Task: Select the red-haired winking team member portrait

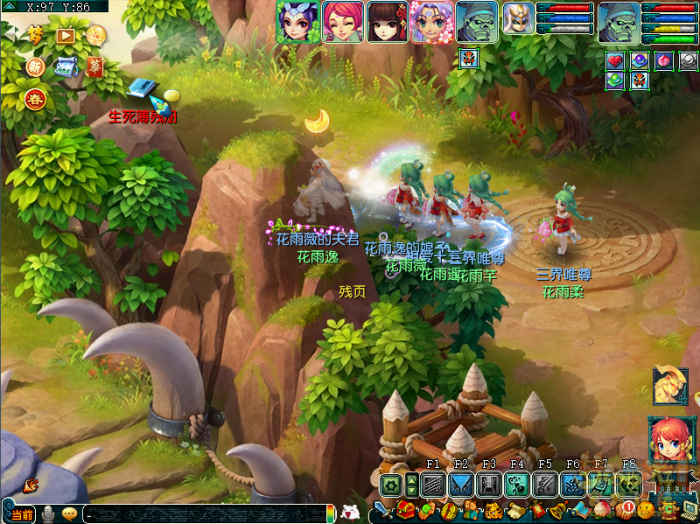Action: coord(341,22)
